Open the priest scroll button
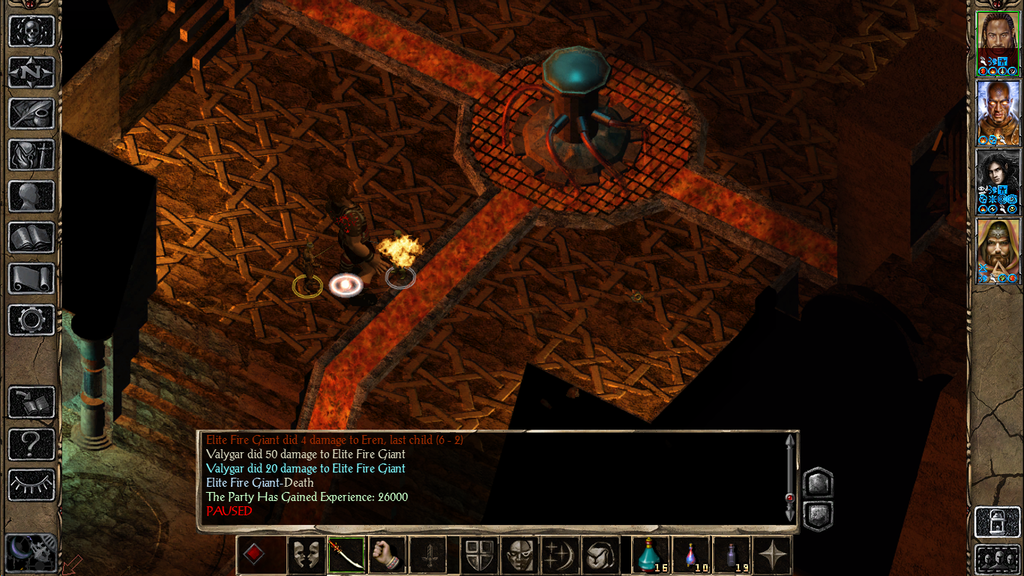1024x576 pixels. (x=31, y=278)
